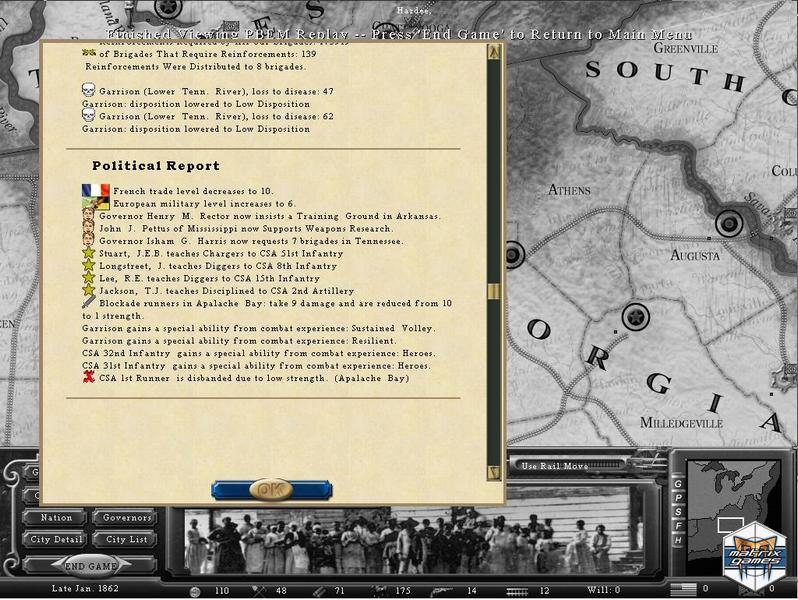Show the City Detail view
The height and width of the screenshot is (600, 798).
pos(56,539)
